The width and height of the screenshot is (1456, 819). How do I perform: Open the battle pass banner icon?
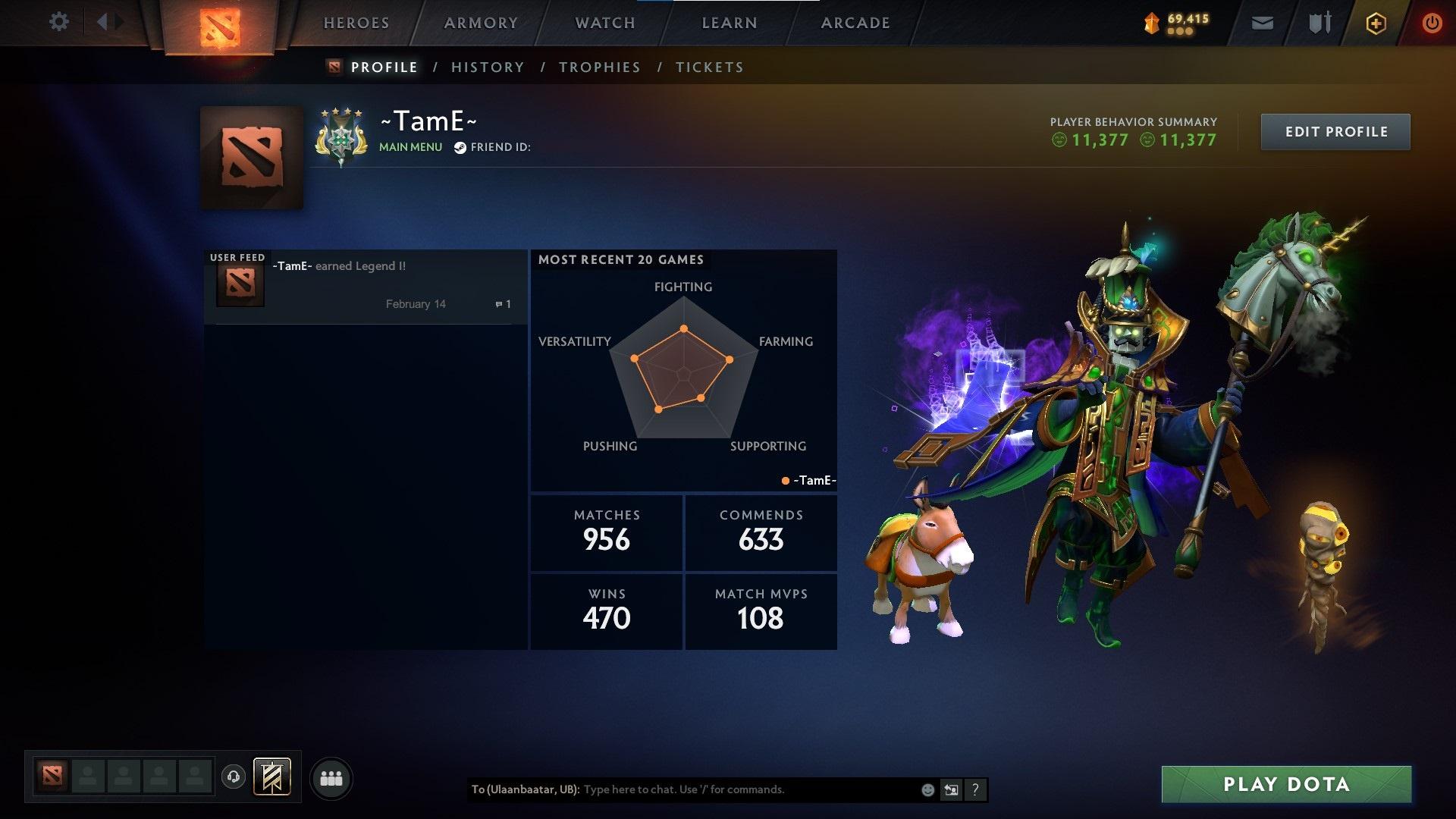[x=1150, y=23]
